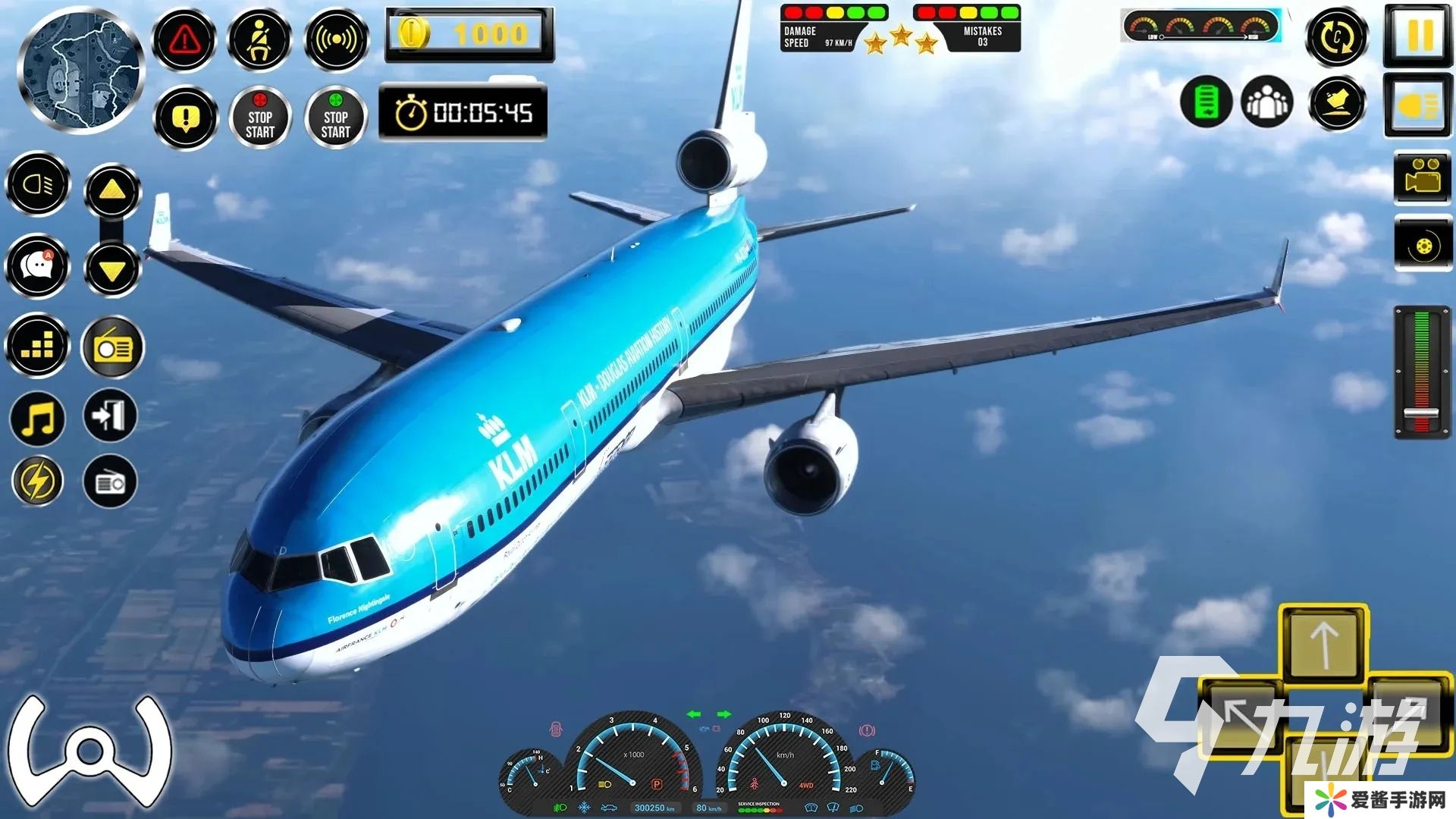Click the steering wheel control
The width and height of the screenshot is (1456, 819).
coord(89,751)
